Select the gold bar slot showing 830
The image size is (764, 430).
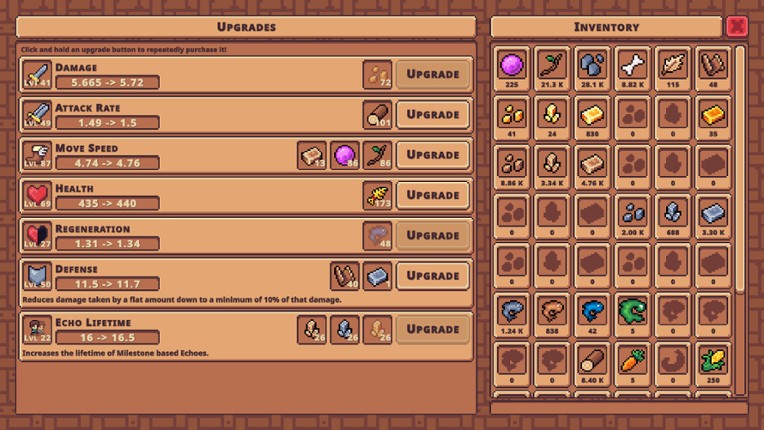click(x=592, y=115)
